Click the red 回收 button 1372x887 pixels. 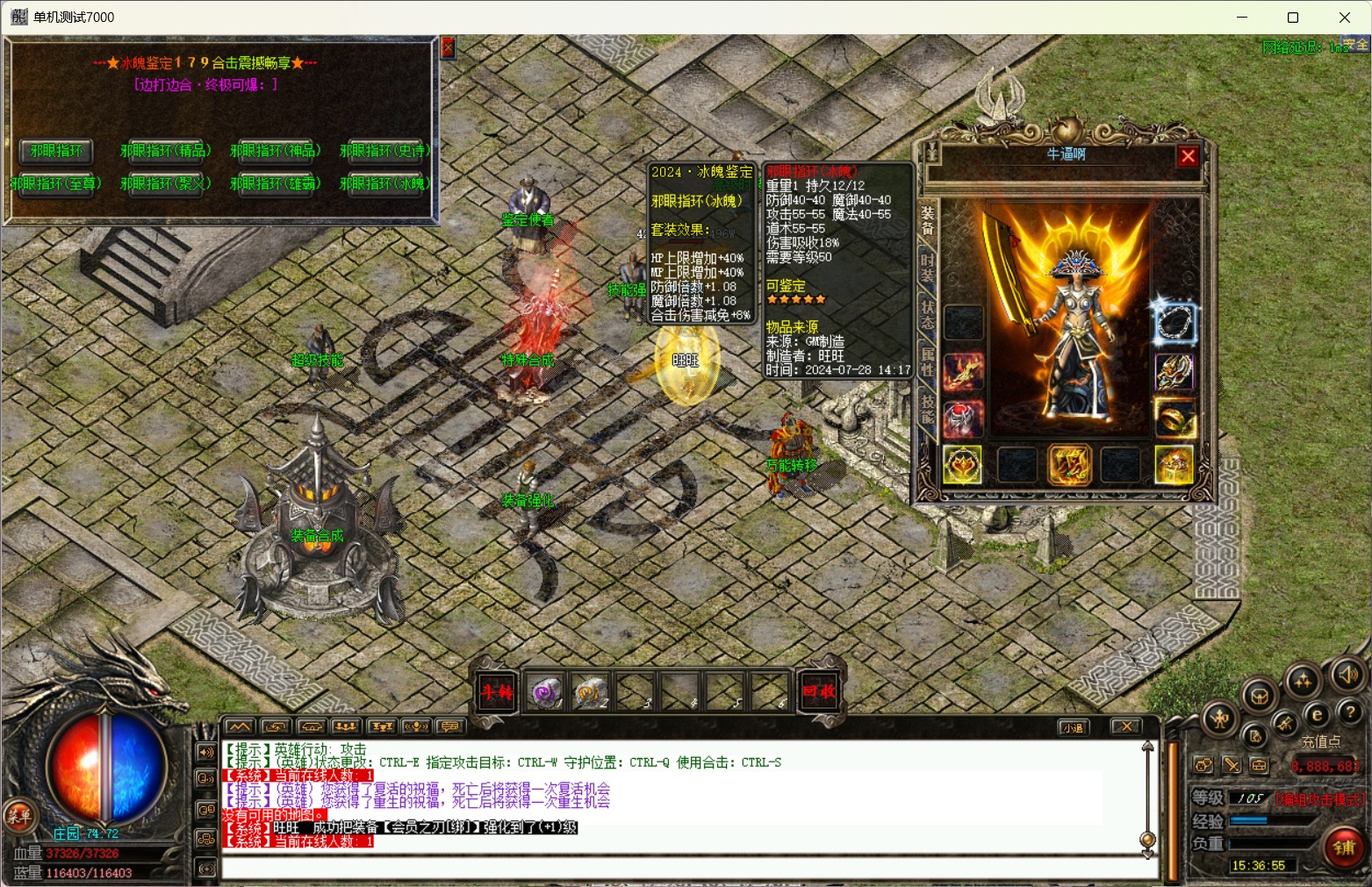(x=818, y=691)
